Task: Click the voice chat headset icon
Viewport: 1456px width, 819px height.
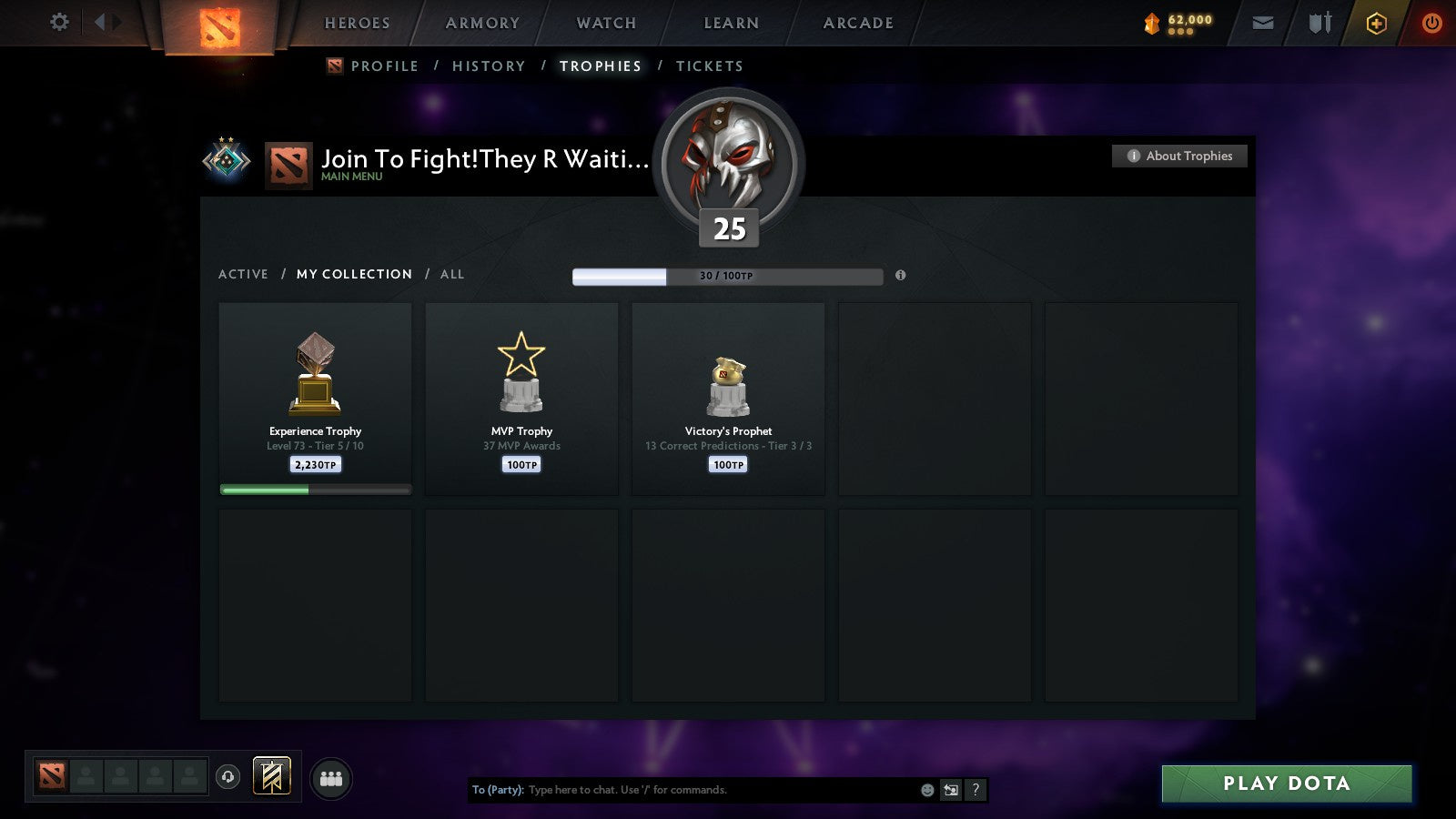Action: 226,774
